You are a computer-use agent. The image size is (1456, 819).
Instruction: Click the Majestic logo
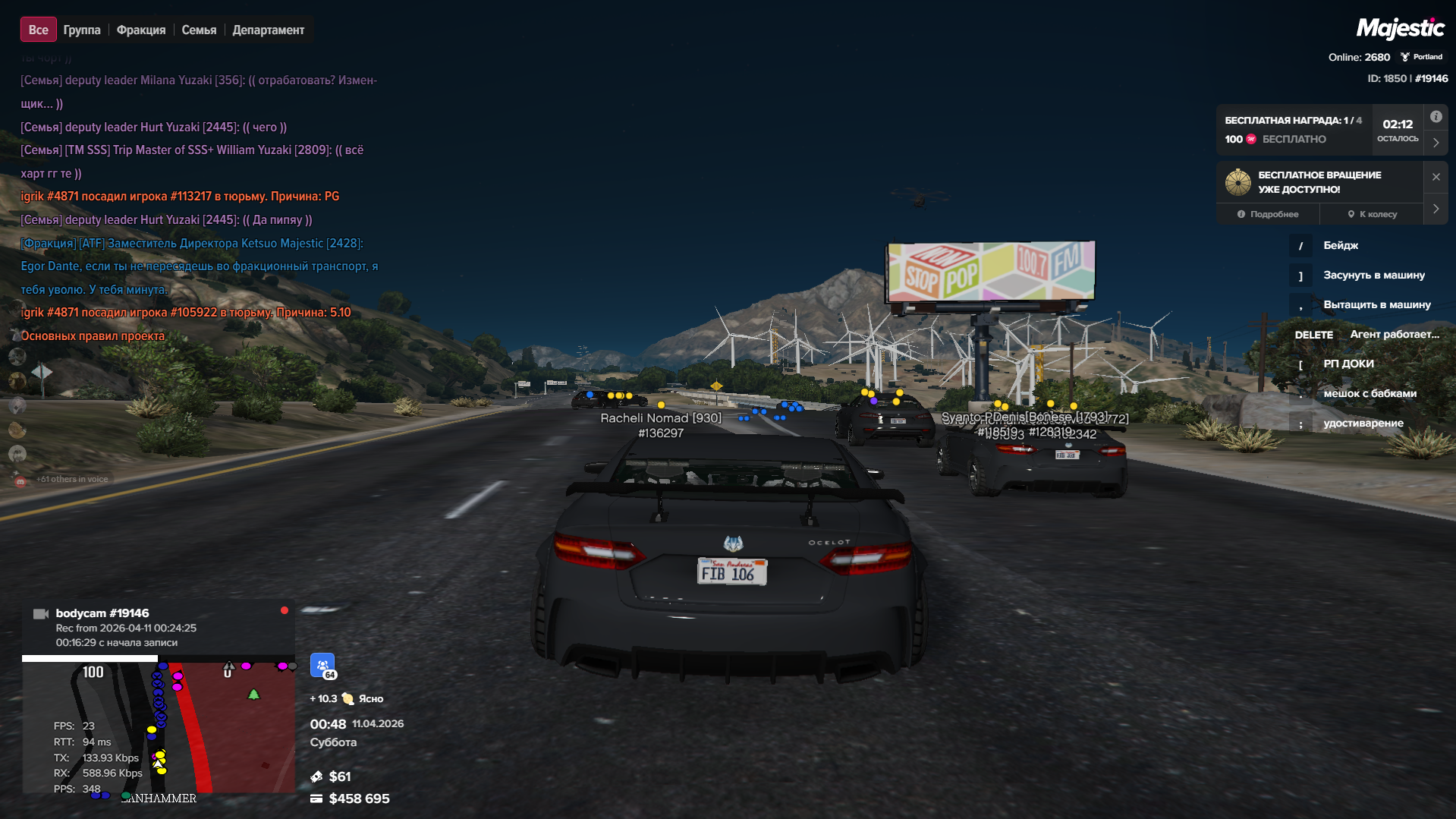pos(1400,29)
